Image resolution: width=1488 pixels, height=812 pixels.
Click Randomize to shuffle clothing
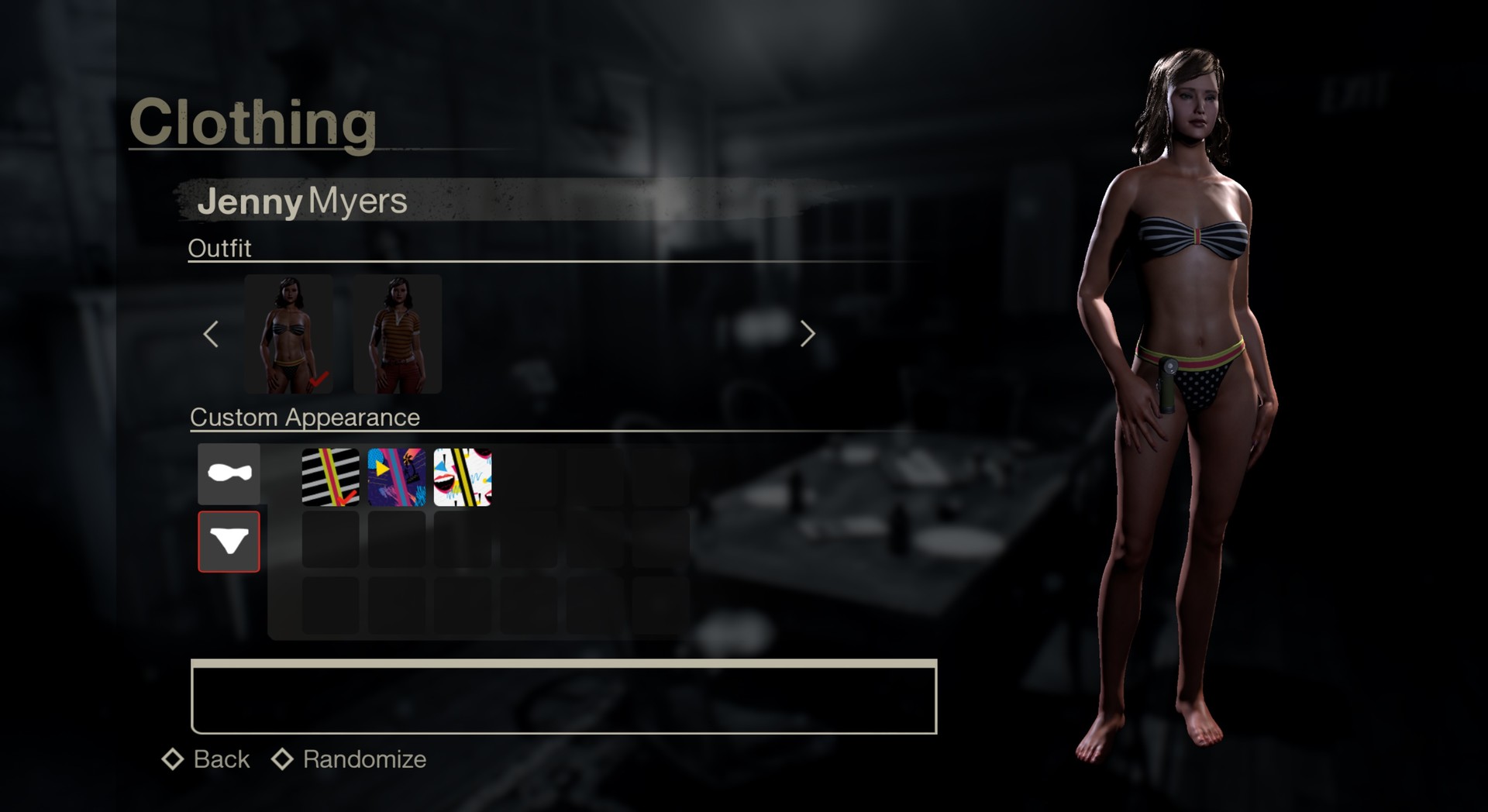[364, 759]
